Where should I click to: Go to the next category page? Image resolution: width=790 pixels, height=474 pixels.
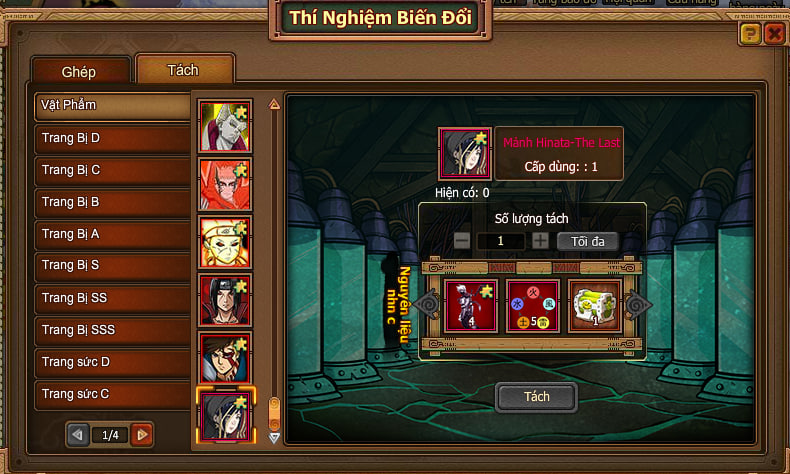pyautogui.click(x=142, y=435)
